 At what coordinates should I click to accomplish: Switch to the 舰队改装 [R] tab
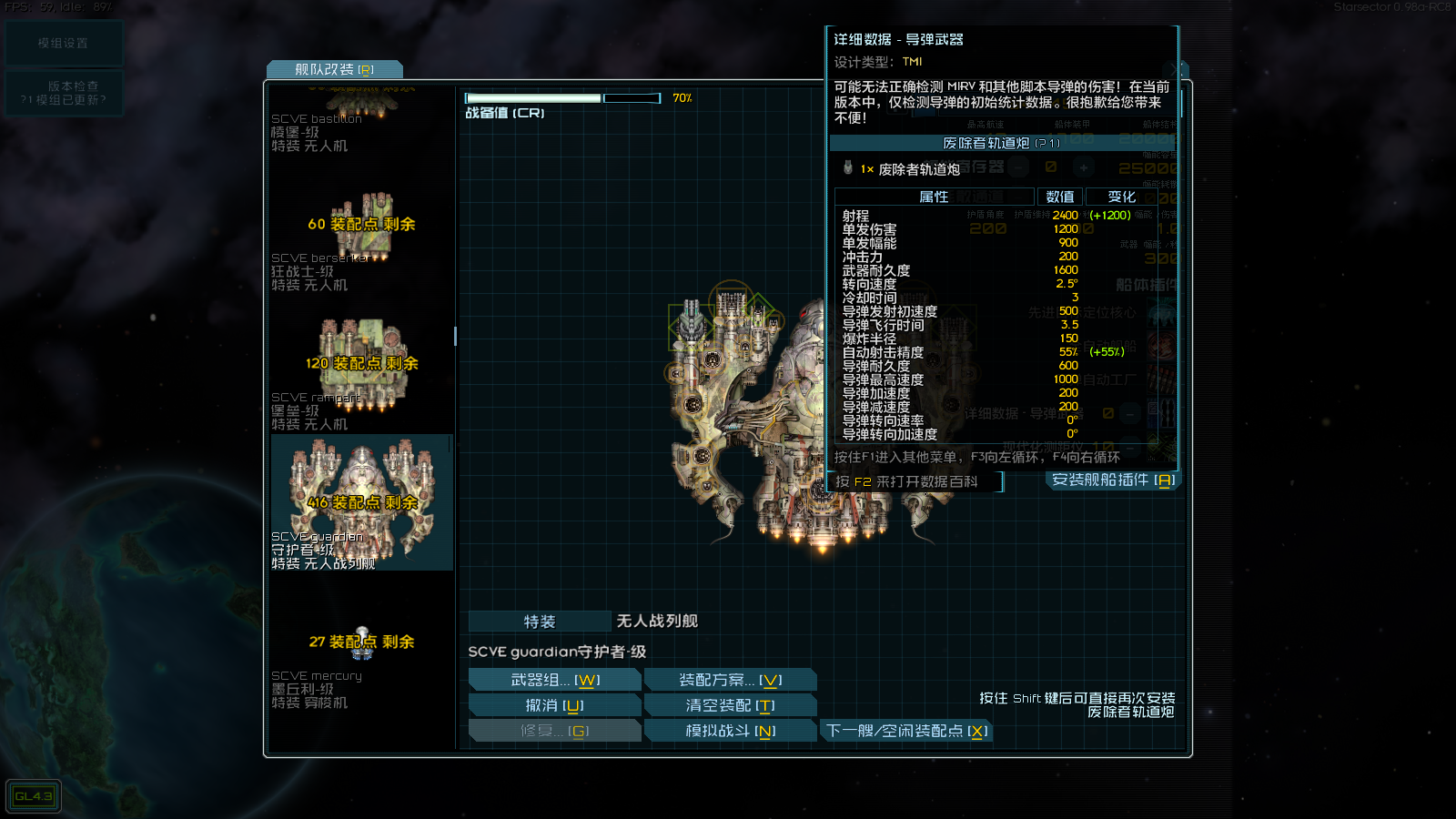pyautogui.click(x=334, y=68)
